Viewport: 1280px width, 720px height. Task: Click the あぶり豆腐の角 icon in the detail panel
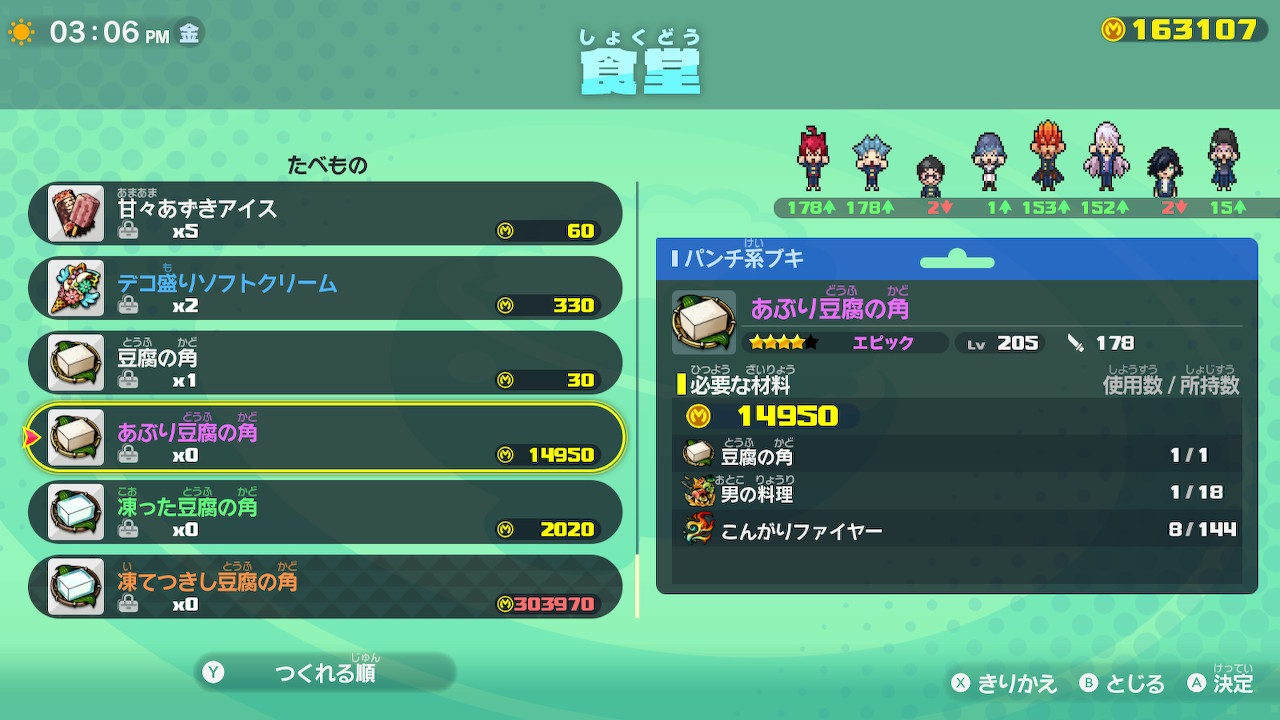[704, 322]
